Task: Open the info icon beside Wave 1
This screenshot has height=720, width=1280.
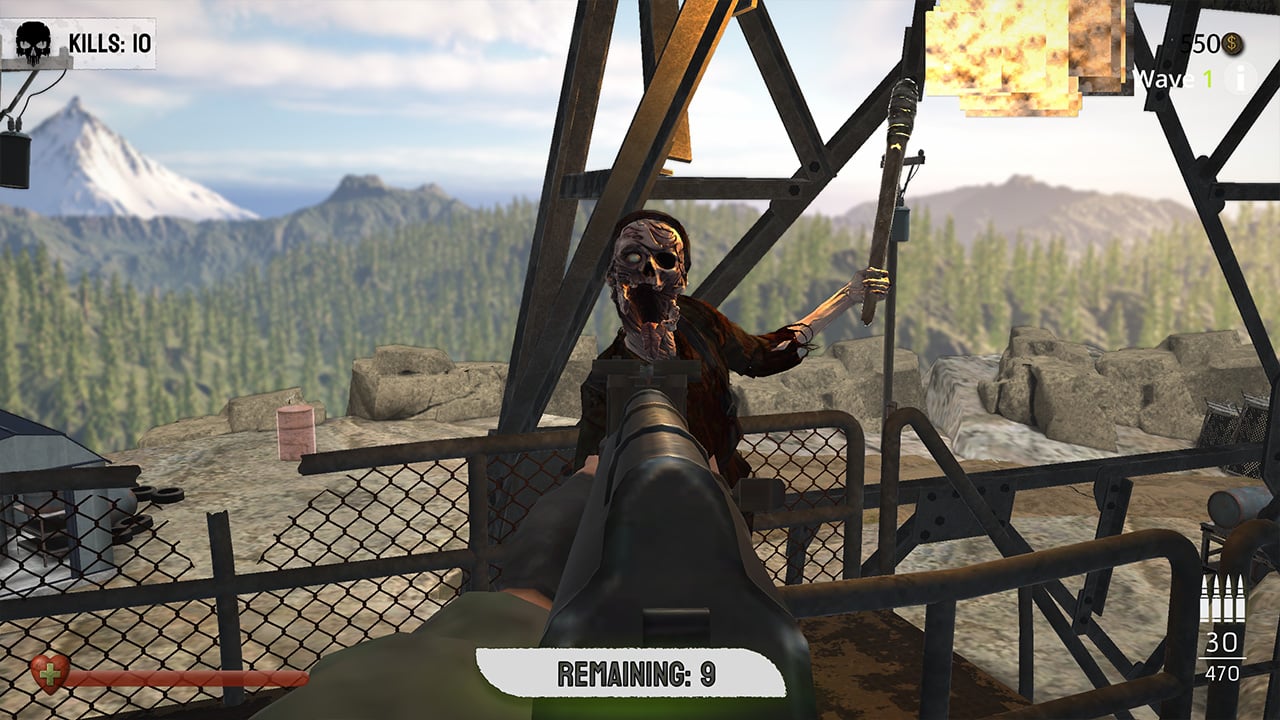Action: (x=1239, y=77)
